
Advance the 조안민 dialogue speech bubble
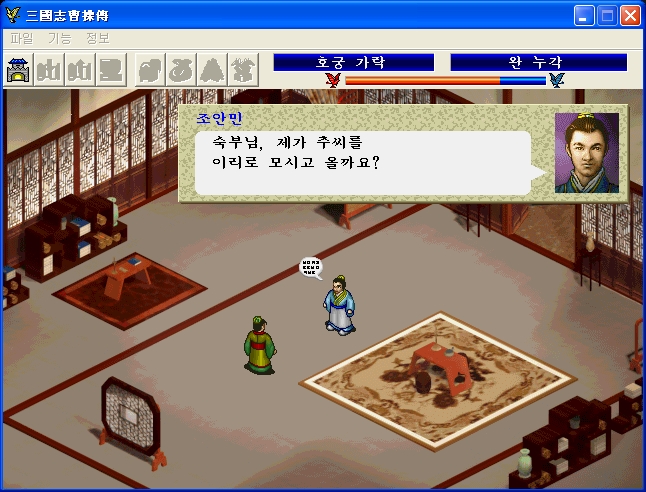pos(362,162)
